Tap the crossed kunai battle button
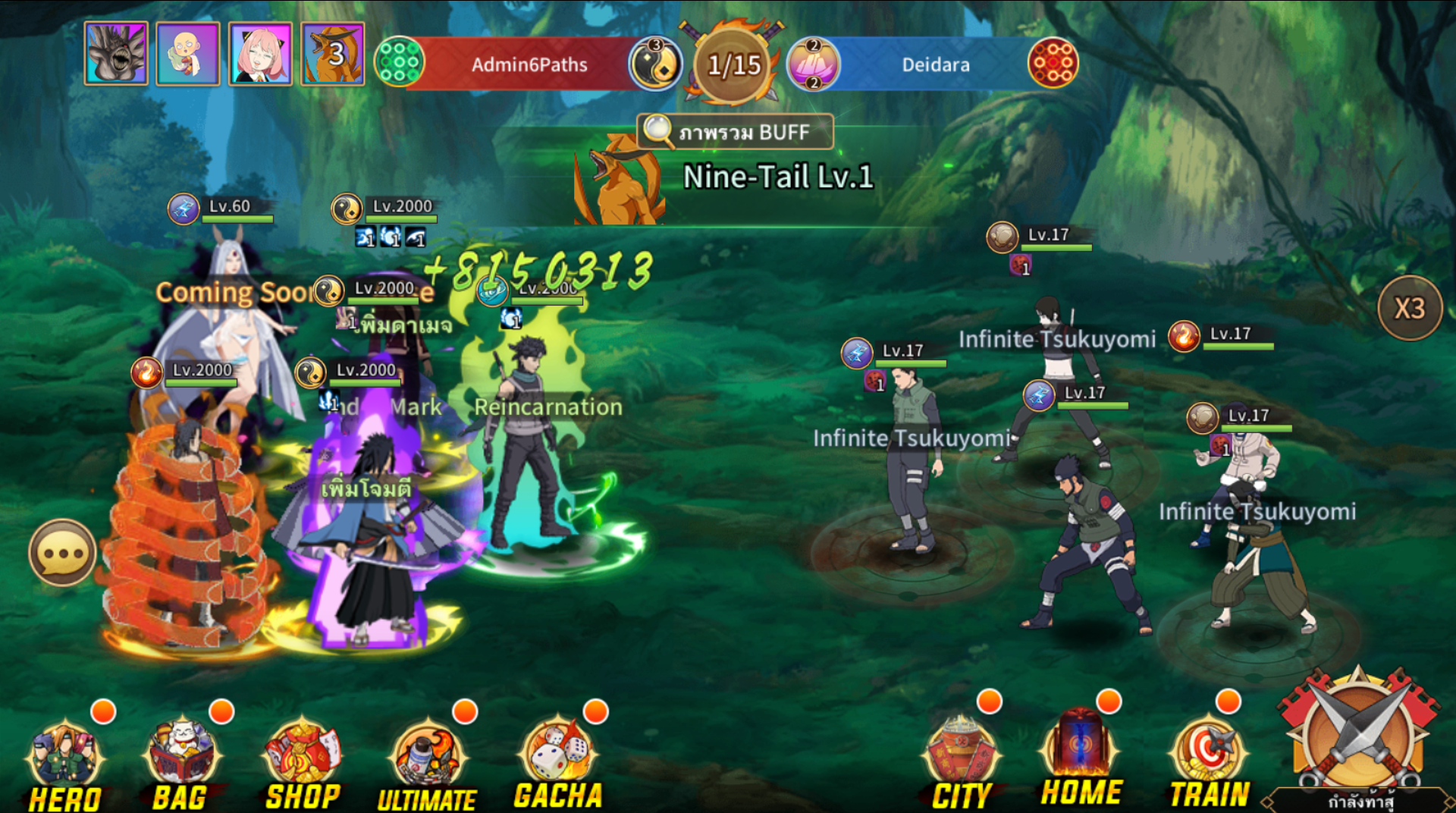This screenshot has width=1456, height=813. pos(1357,734)
